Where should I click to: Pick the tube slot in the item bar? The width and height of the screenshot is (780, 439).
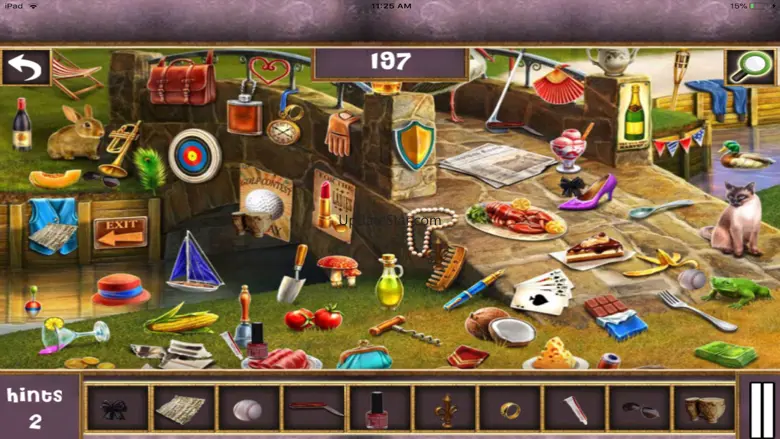pyautogui.click(x=575, y=409)
